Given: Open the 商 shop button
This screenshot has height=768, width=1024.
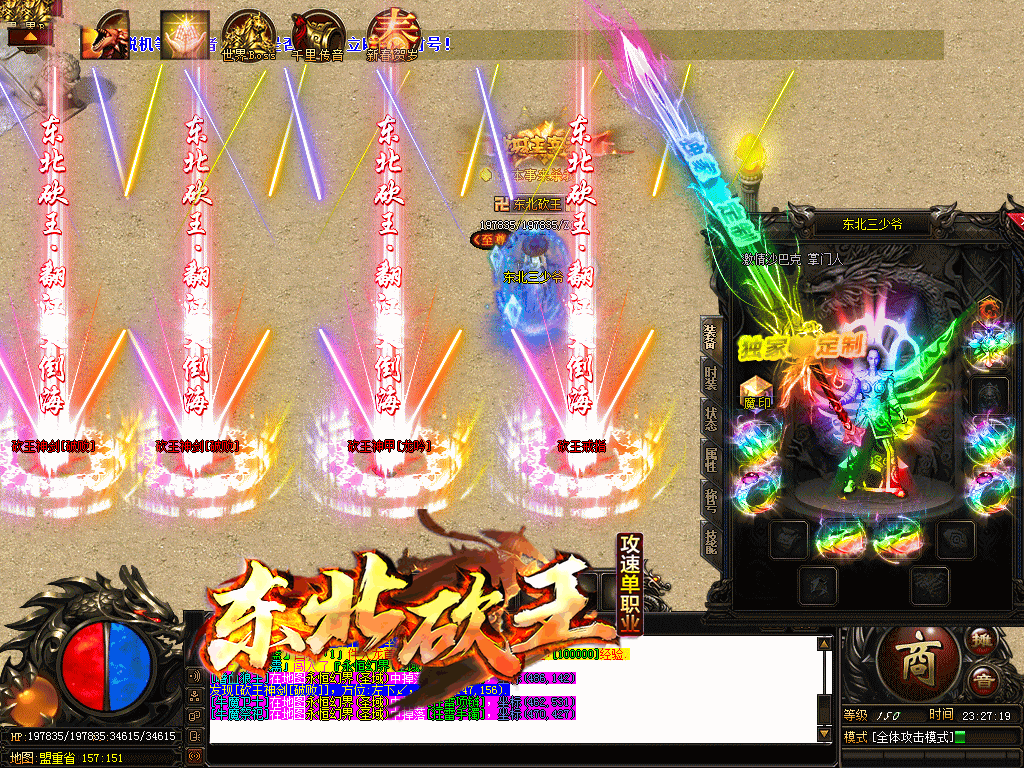Looking at the screenshot, I should [915, 660].
